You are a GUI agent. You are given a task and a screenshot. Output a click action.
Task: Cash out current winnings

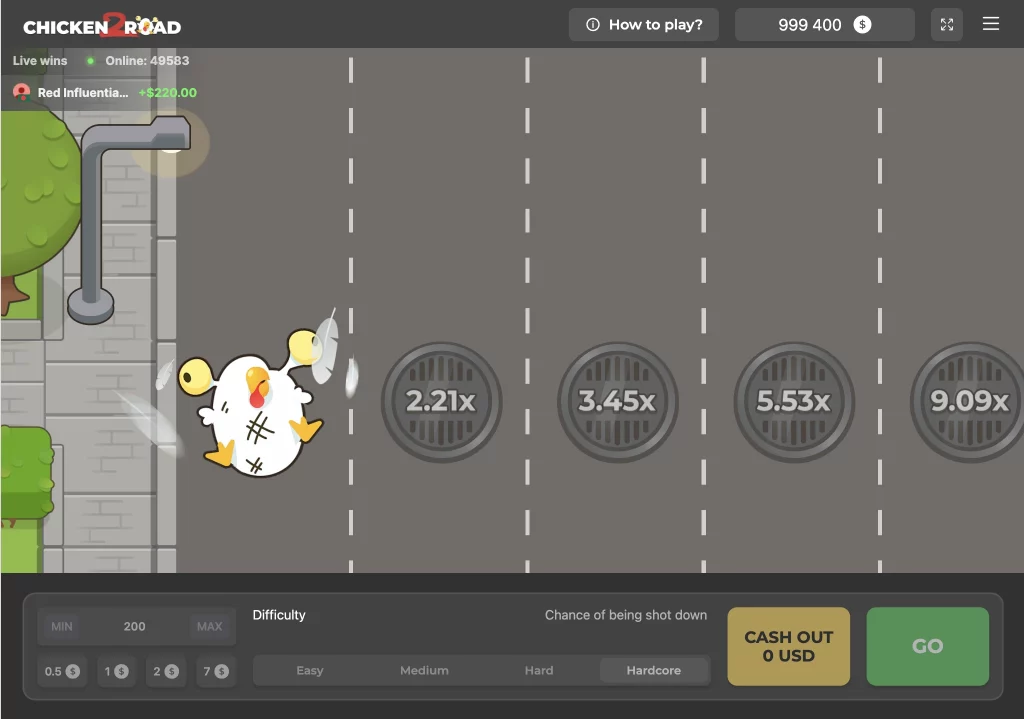pos(788,646)
